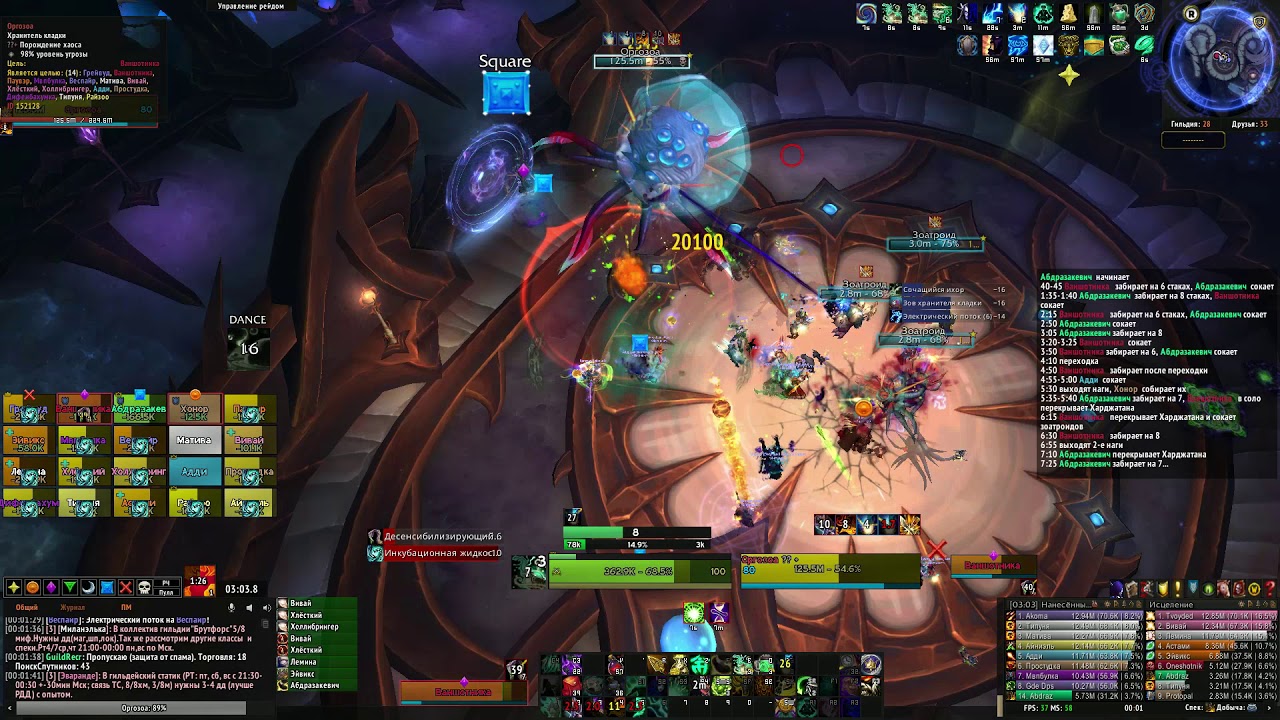Target Адди in the raid frames
The image size is (1280, 720).
(x=194, y=472)
